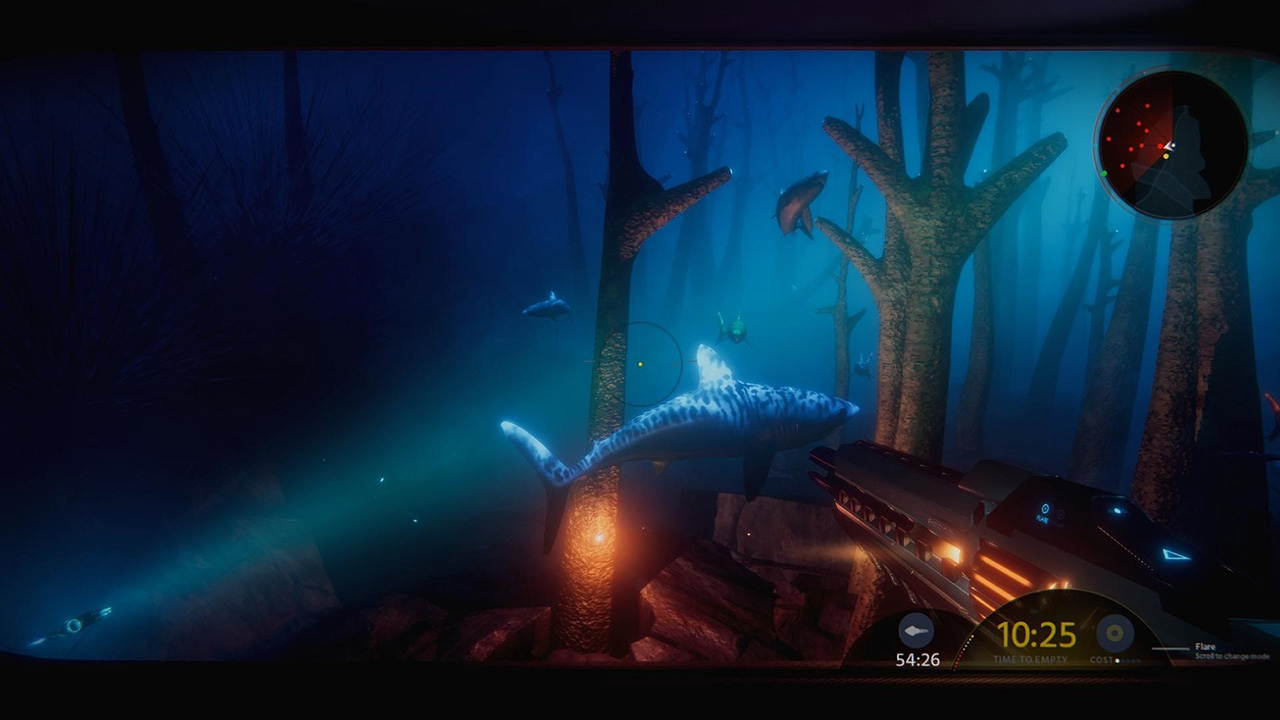
Task: Click the circular radar minimap
Action: pos(1172,145)
